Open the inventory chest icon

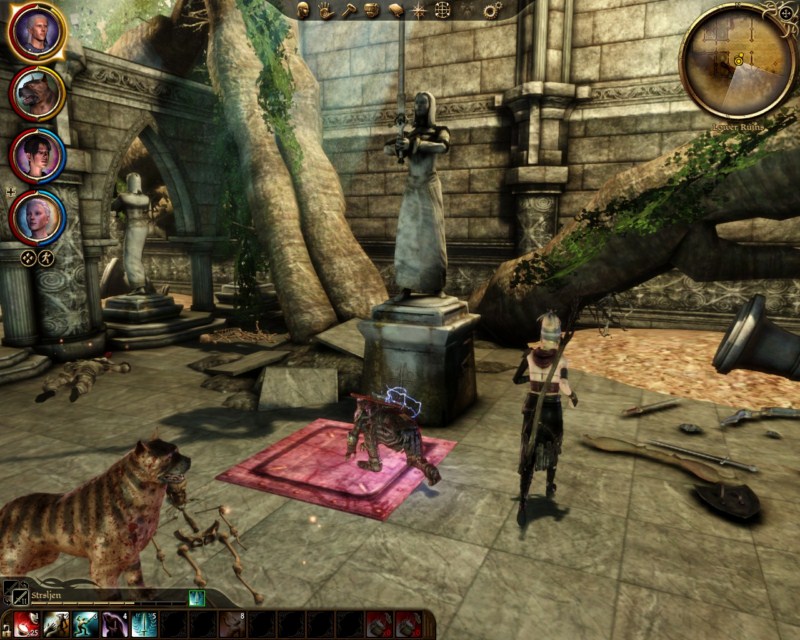[x=372, y=10]
